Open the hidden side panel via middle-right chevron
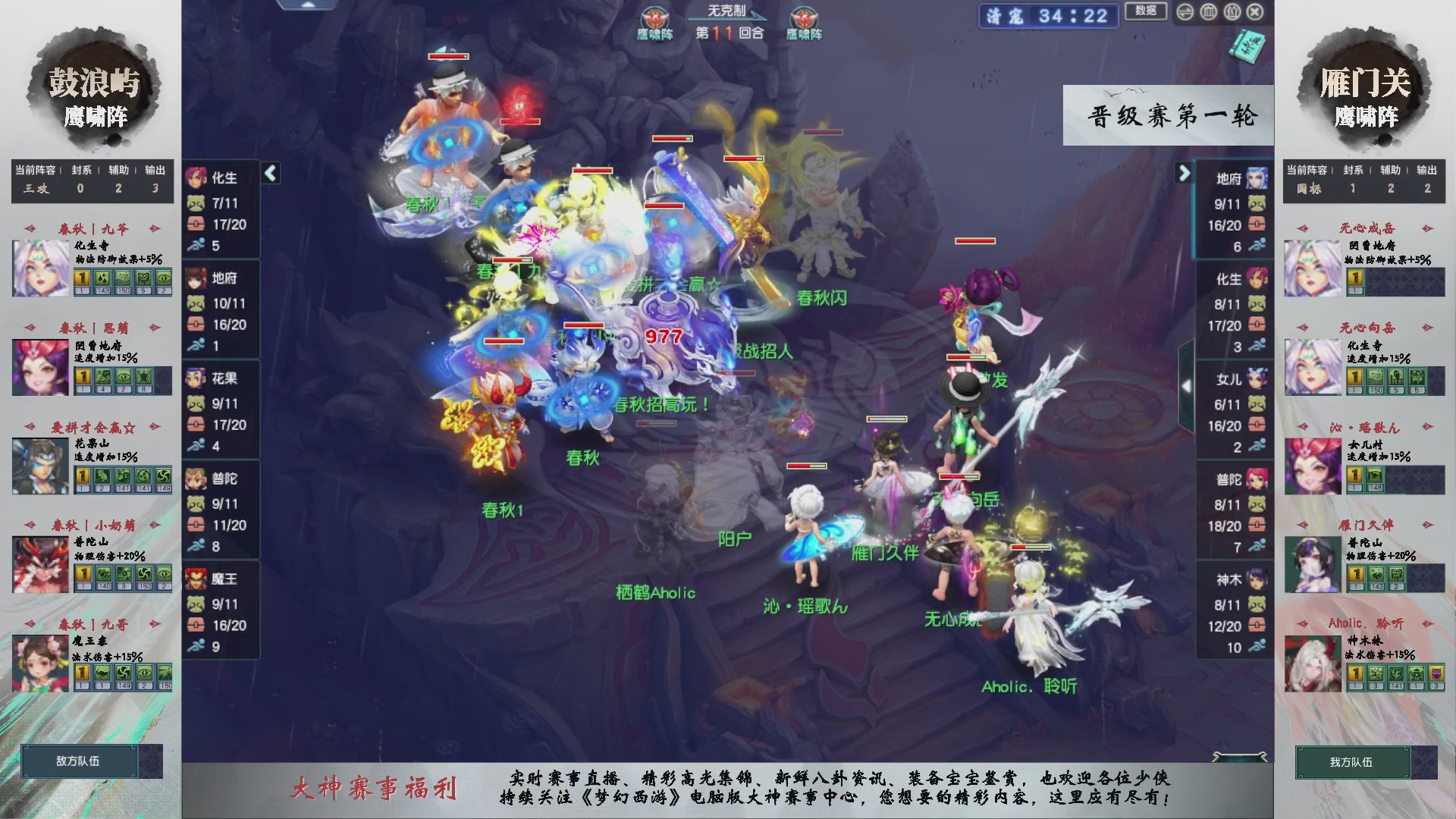The image size is (1456, 819). 1187,384
